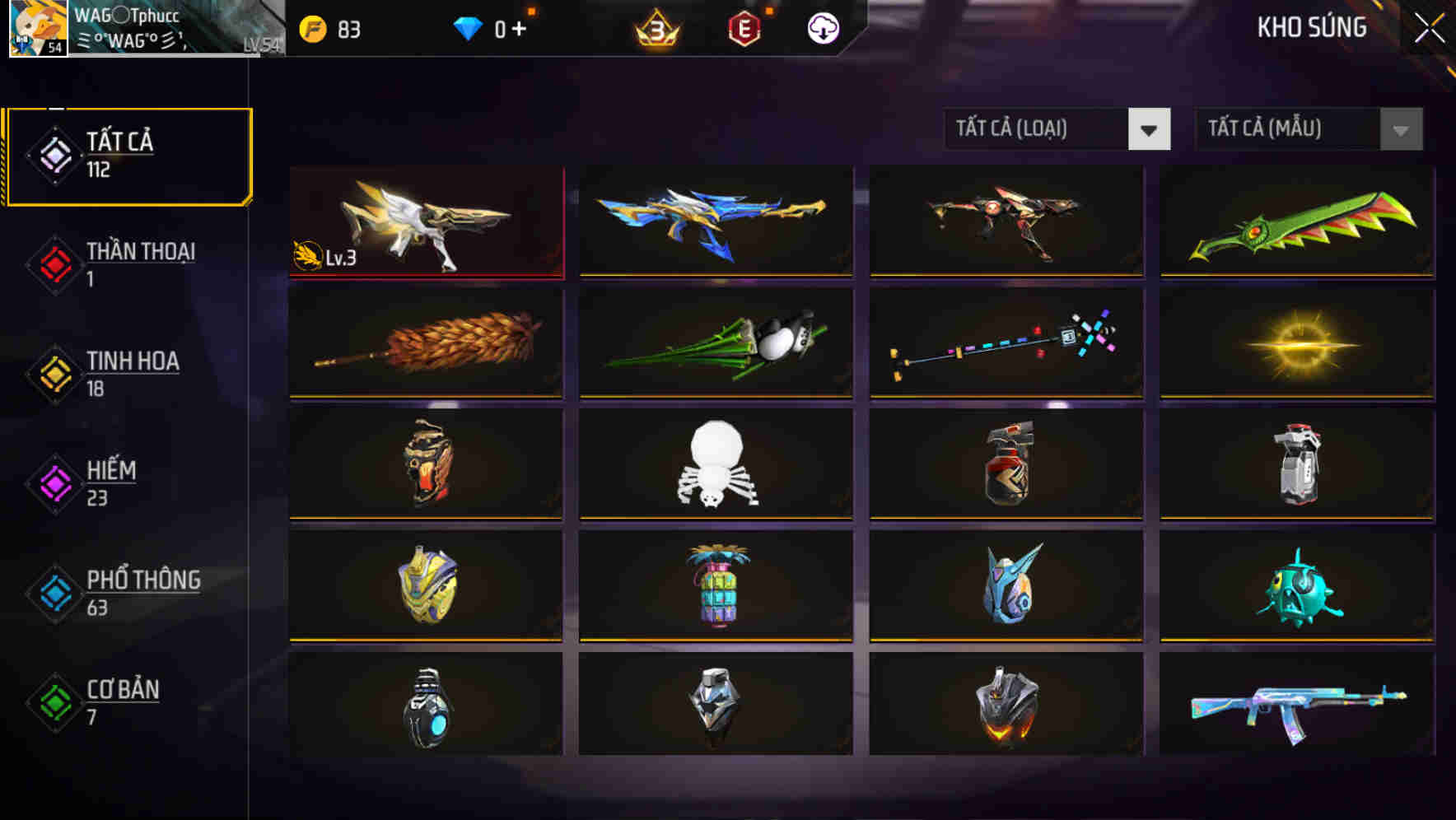Select the Lv.3 winged weapon skin

point(426,221)
